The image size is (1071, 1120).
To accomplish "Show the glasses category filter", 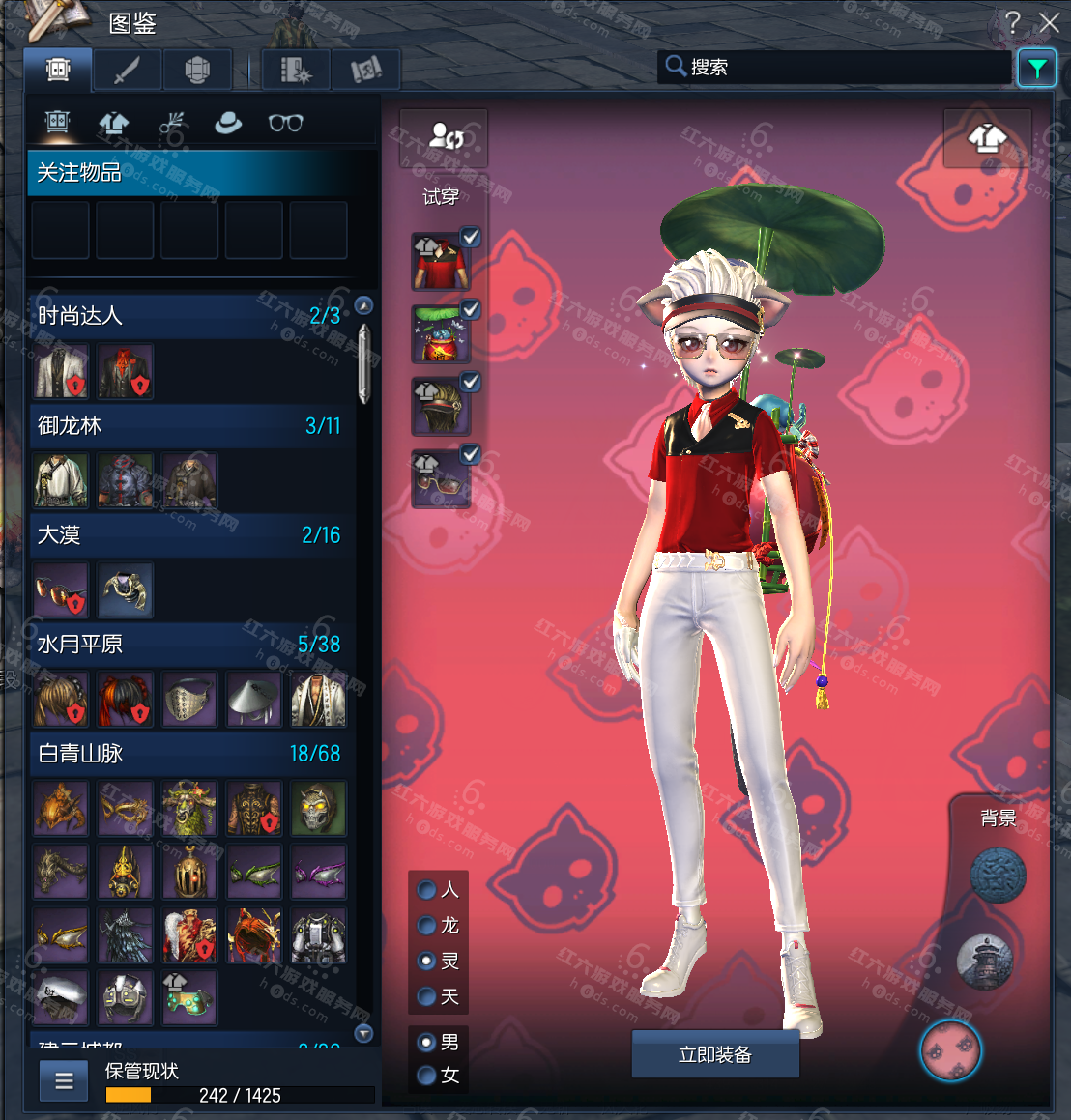I will [286, 123].
